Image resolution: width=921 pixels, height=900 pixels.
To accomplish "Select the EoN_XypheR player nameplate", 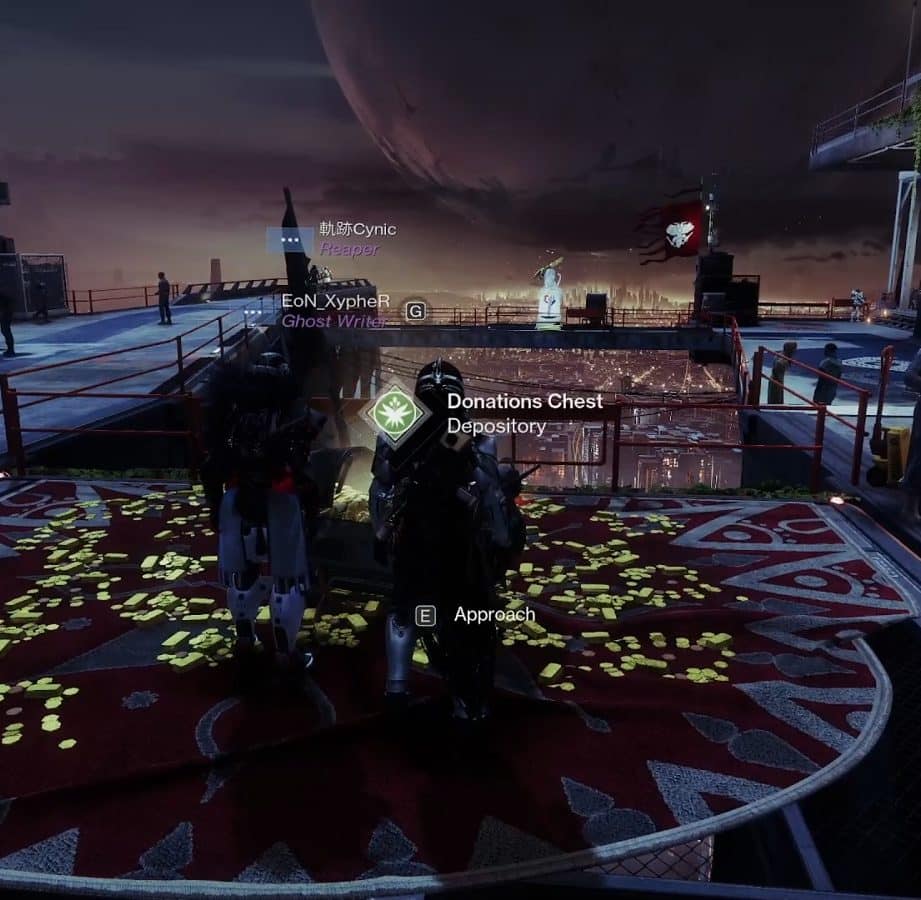I will point(328,301).
